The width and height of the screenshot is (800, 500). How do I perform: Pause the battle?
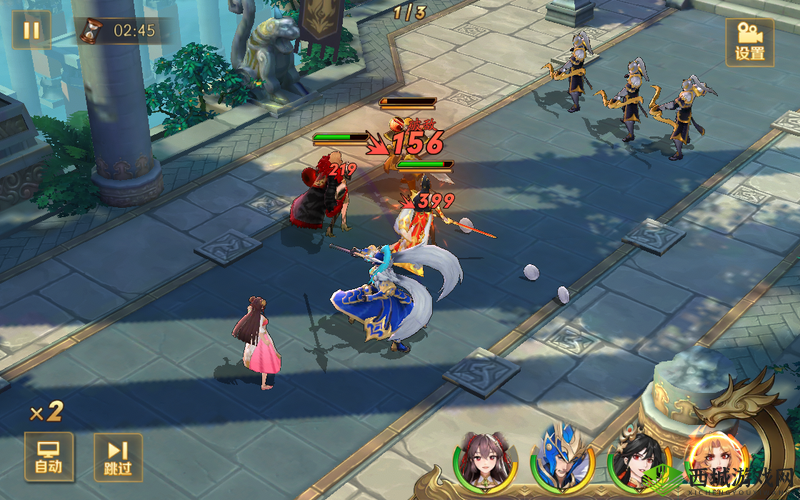31,29
